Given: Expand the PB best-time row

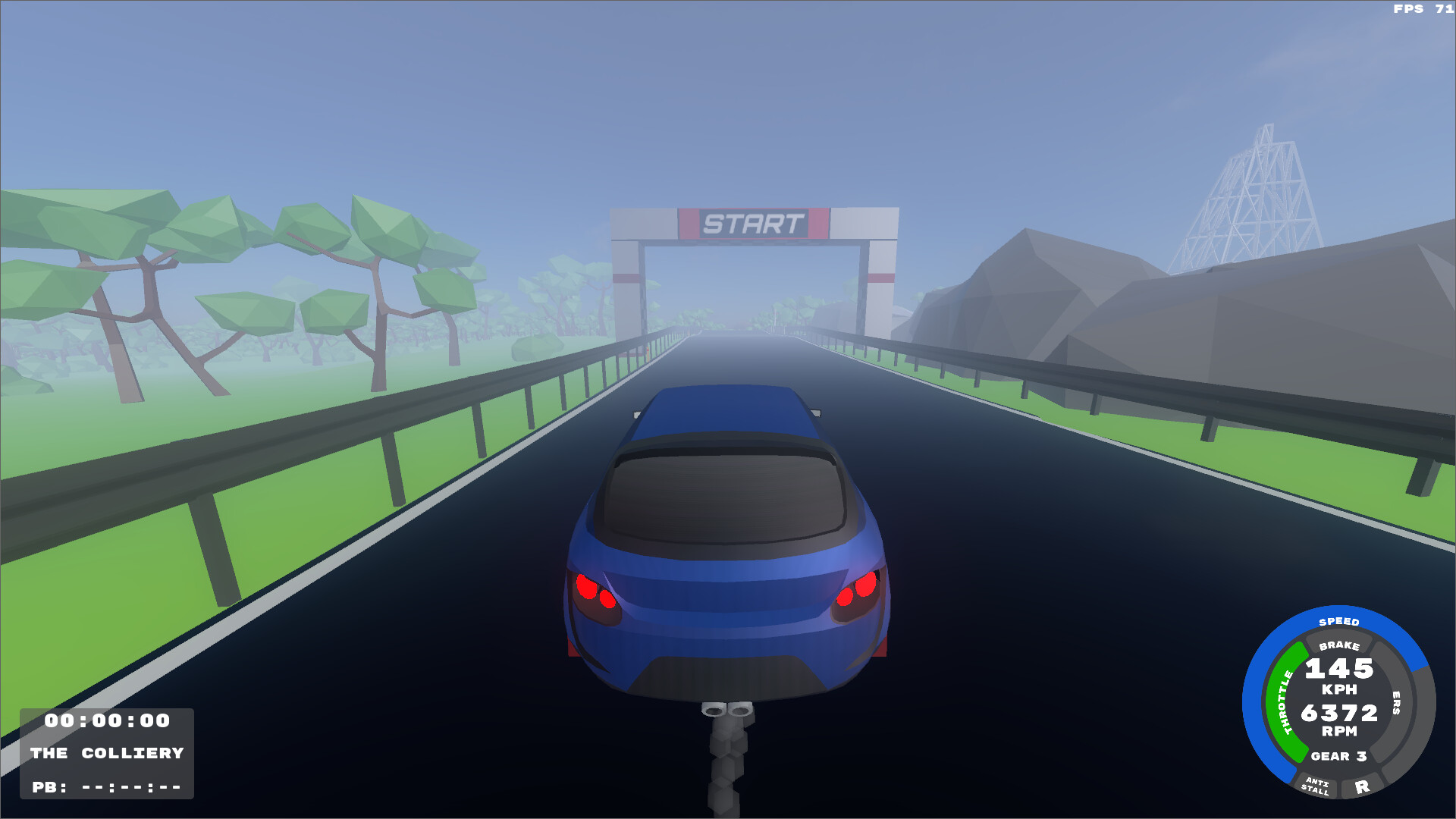Looking at the screenshot, I should click(x=106, y=789).
